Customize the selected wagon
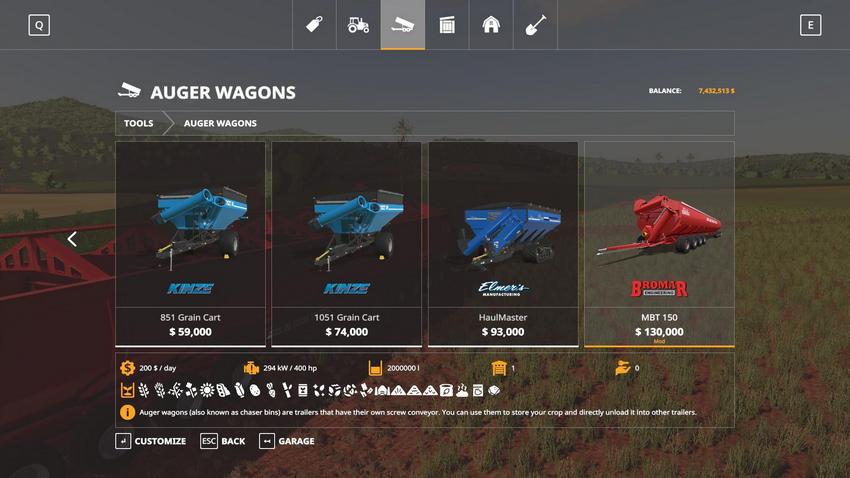The image size is (850, 478). (x=151, y=441)
